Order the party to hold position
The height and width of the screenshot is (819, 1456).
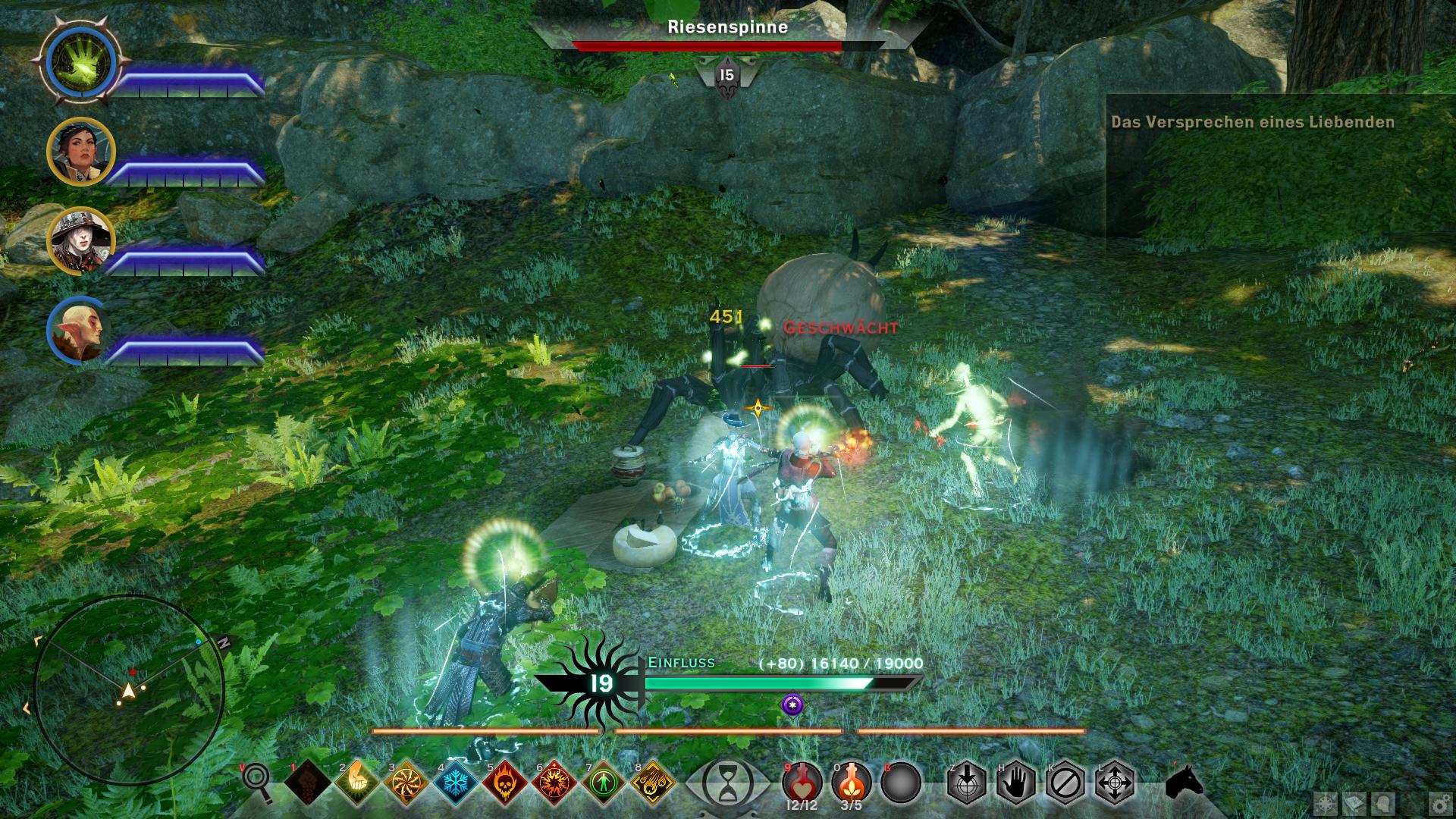click(x=1016, y=782)
